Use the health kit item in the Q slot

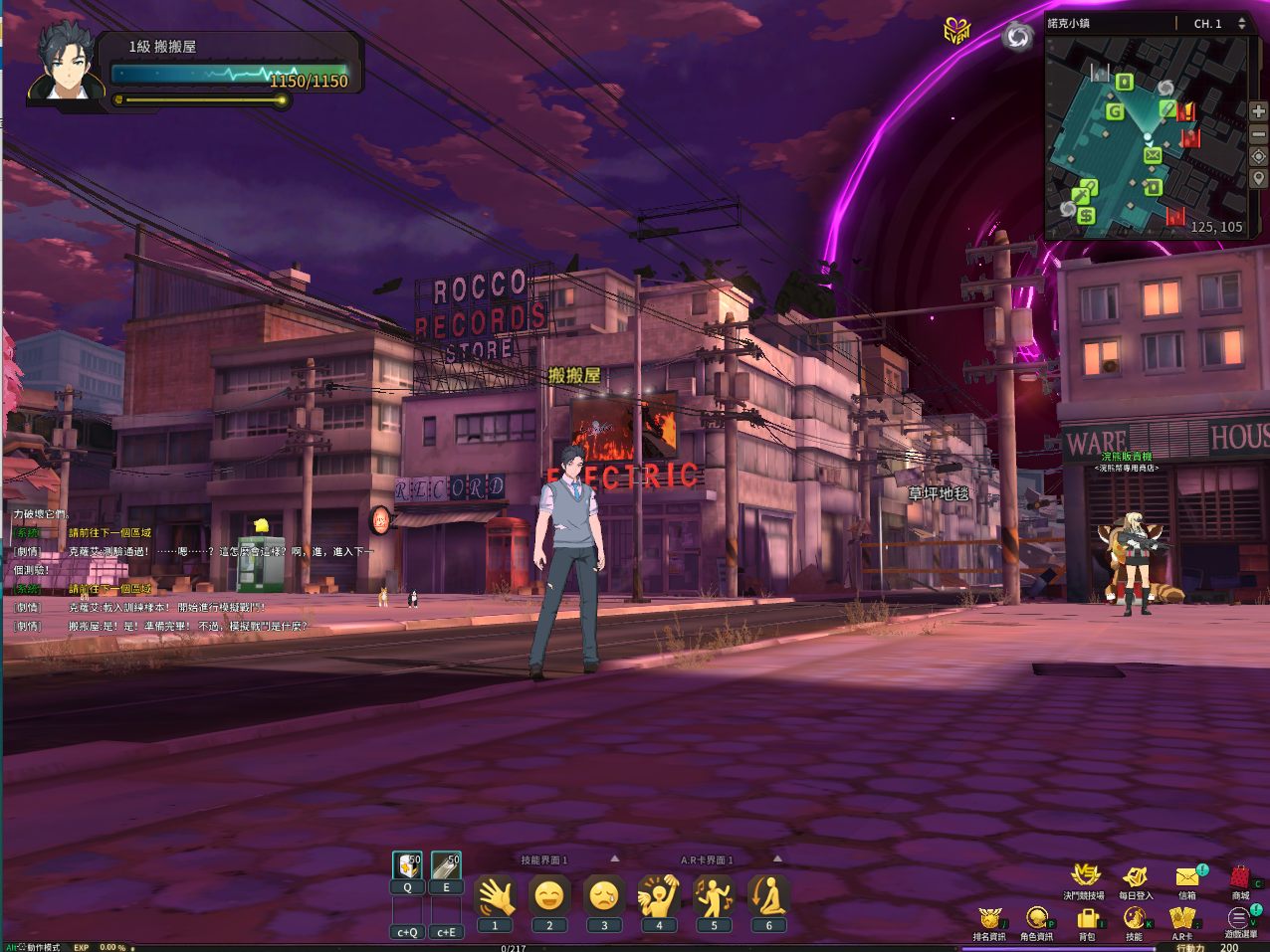tap(407, 865)
